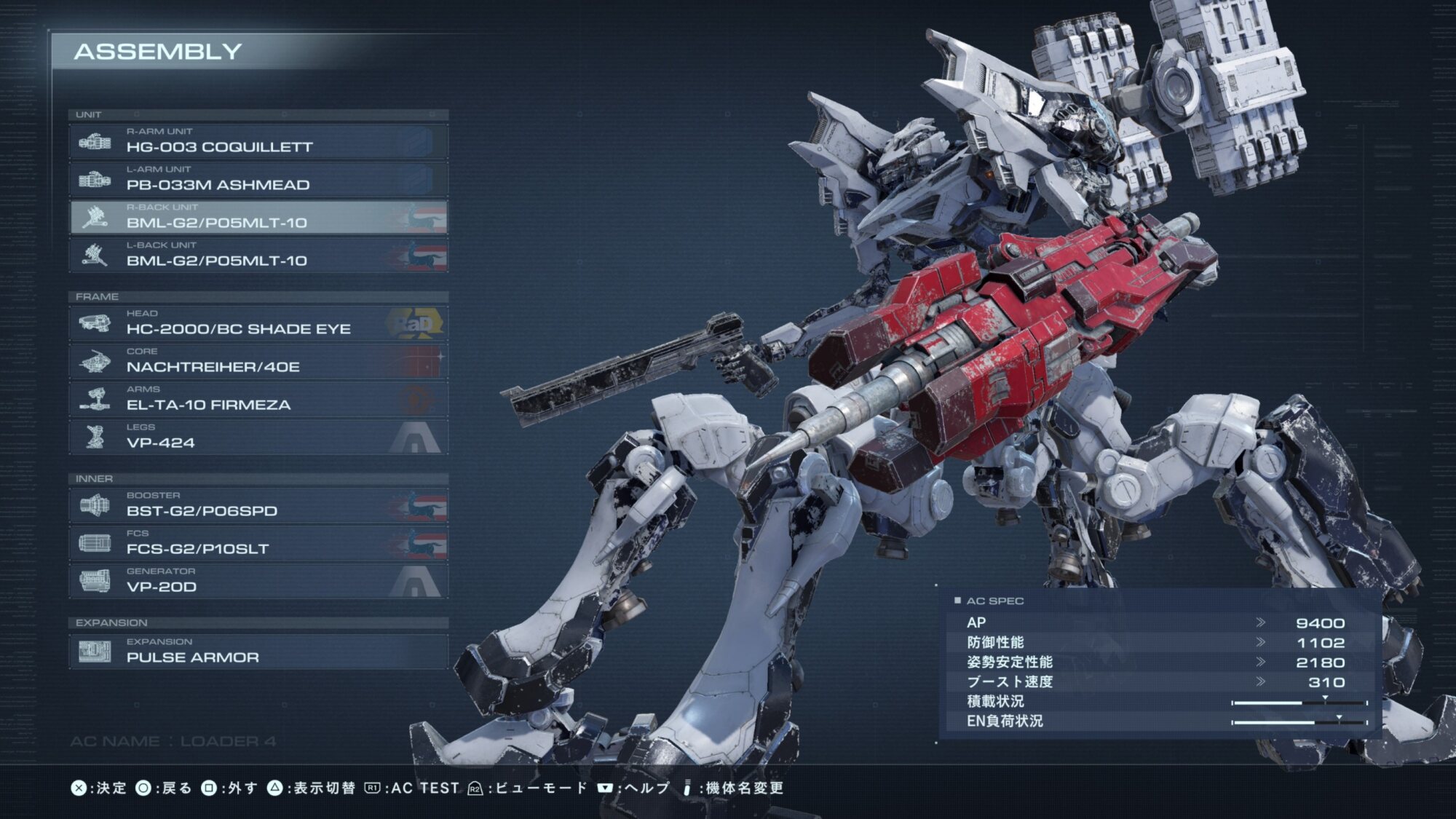This screenshot has height=819, width=1456.
Task: Choose the LEGS slot VP-424
Action: 258,437
